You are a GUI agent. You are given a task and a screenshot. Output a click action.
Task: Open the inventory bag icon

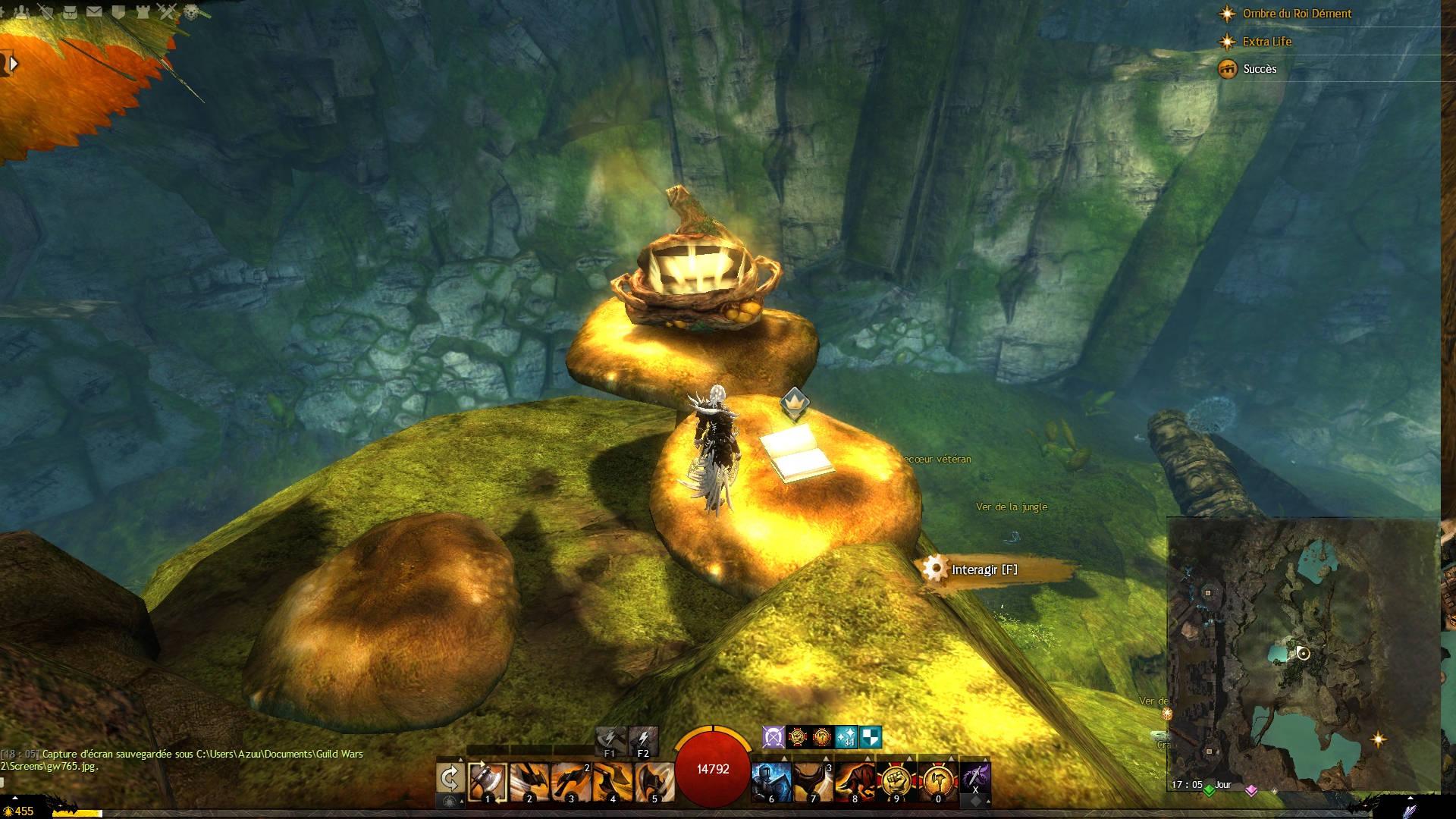[x=70, y=11]
